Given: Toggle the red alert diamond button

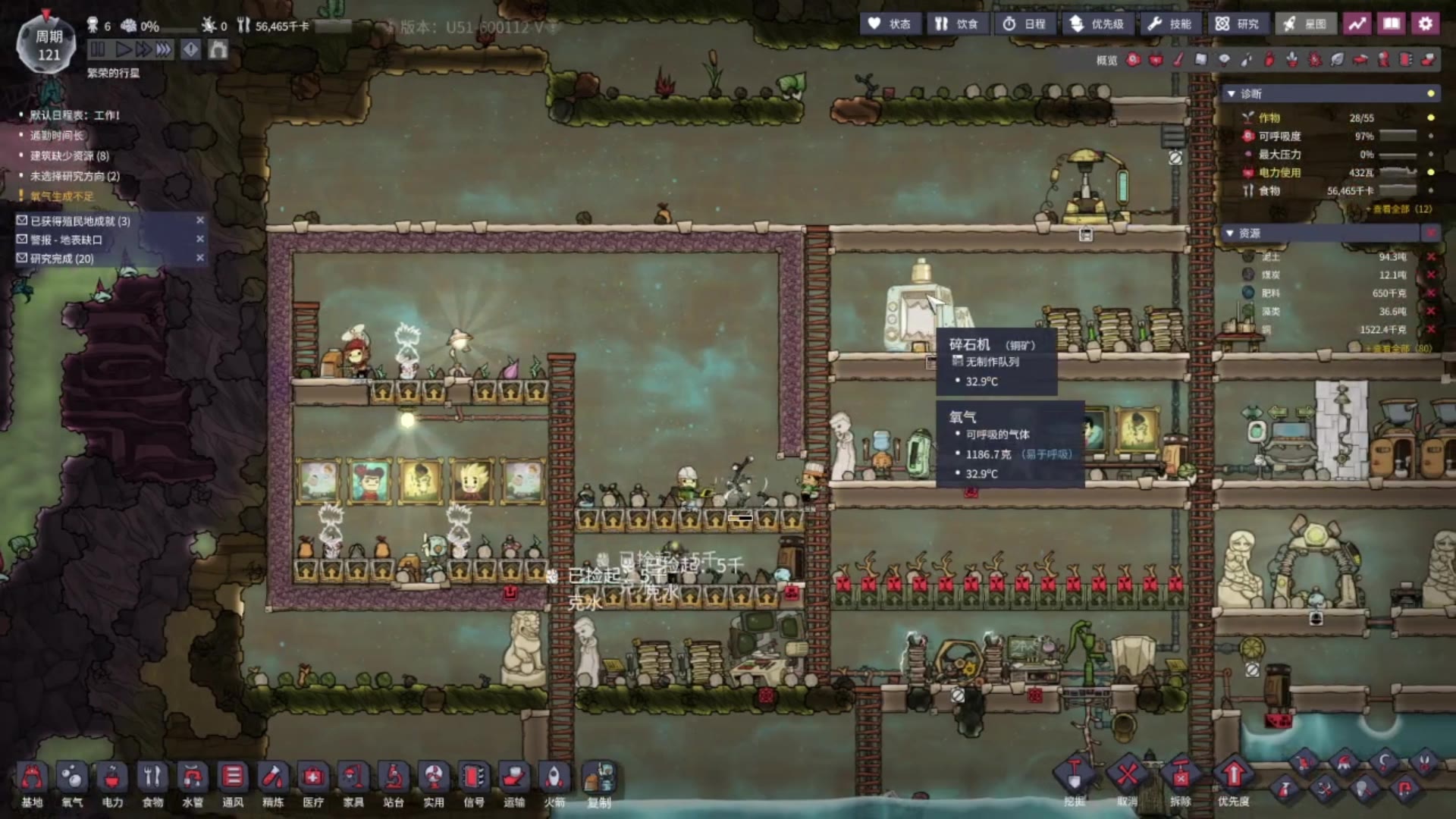Looking at the screenshot, I should (190, 50).
